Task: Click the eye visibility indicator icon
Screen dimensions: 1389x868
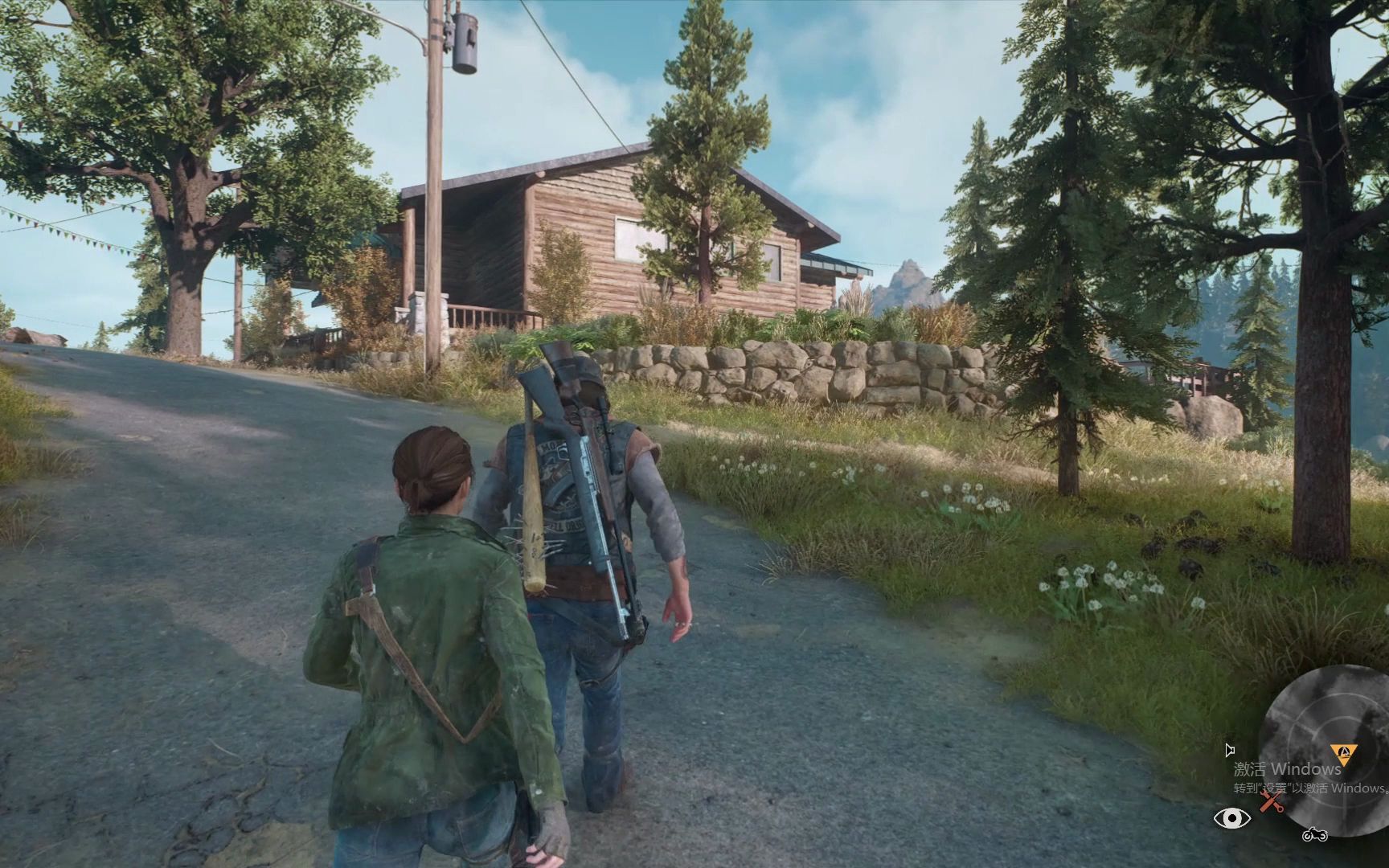Action: 1231,818
